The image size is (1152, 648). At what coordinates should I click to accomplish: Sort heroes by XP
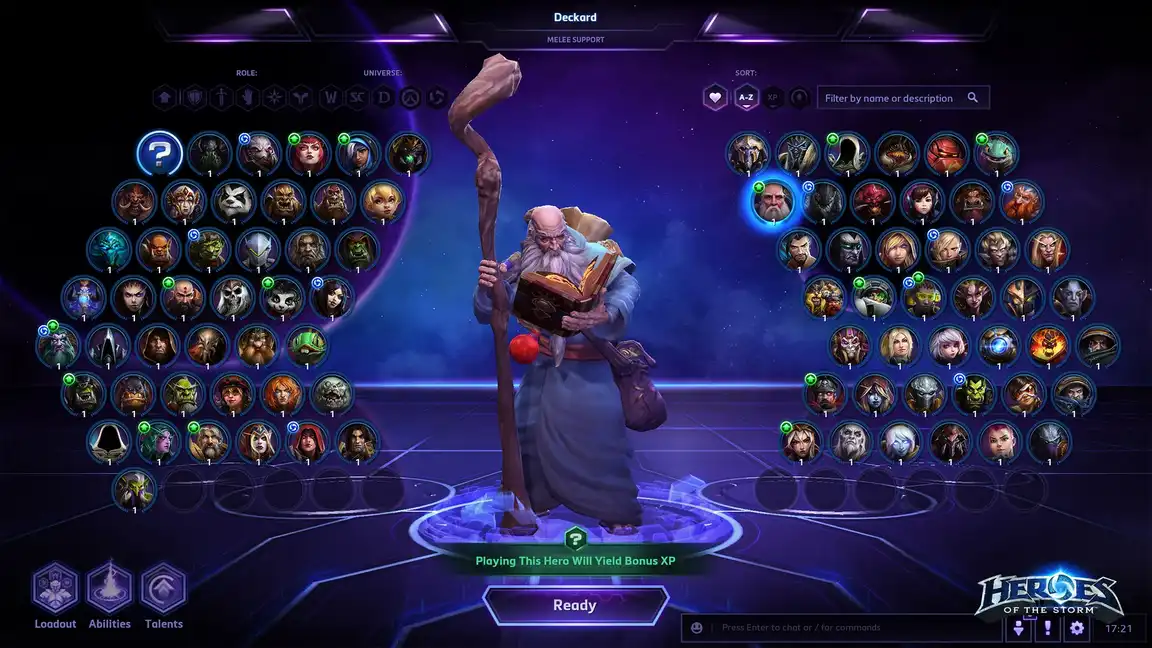[772, 98]
